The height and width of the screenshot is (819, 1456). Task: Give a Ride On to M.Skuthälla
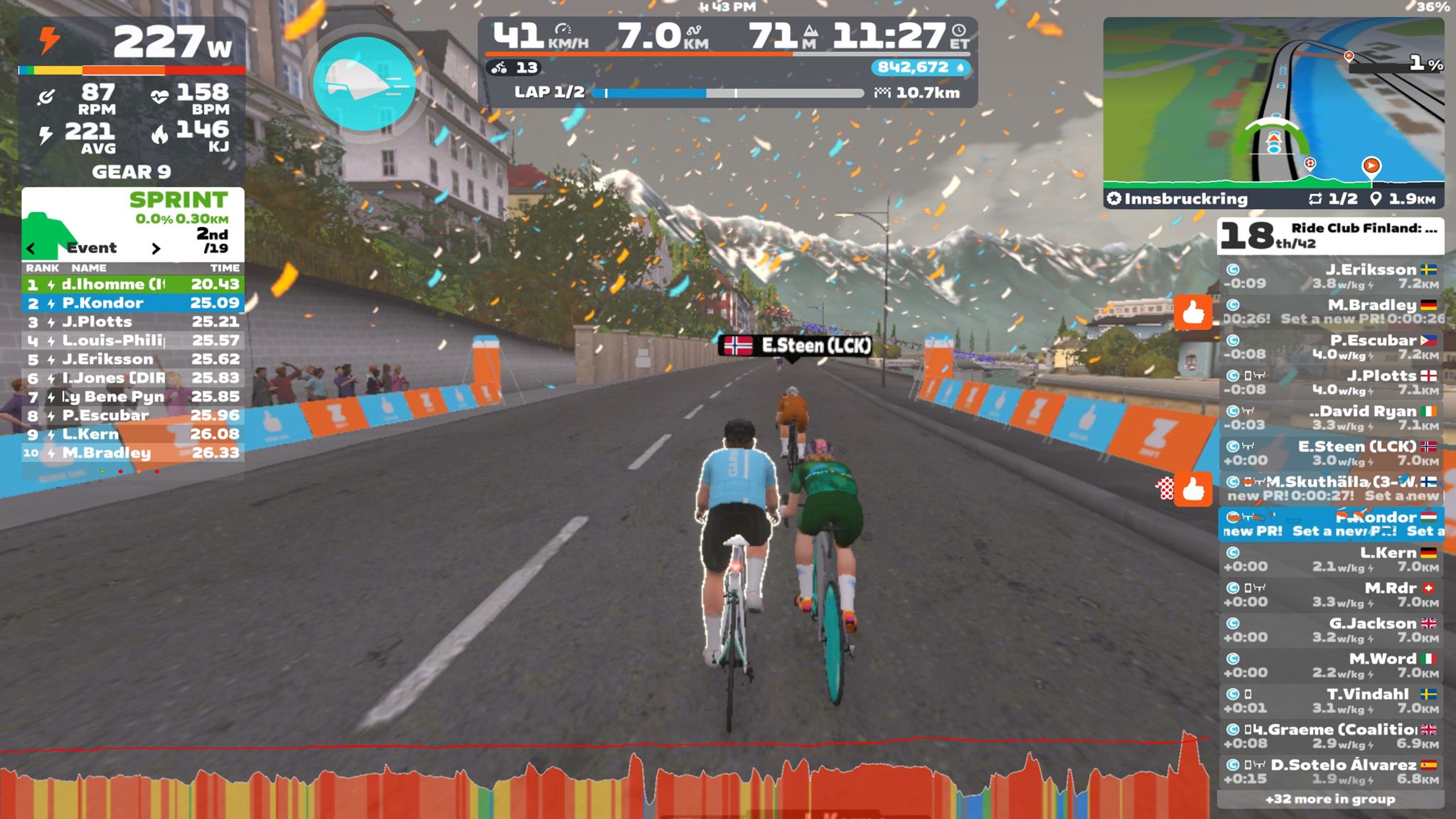[1192, 489]
